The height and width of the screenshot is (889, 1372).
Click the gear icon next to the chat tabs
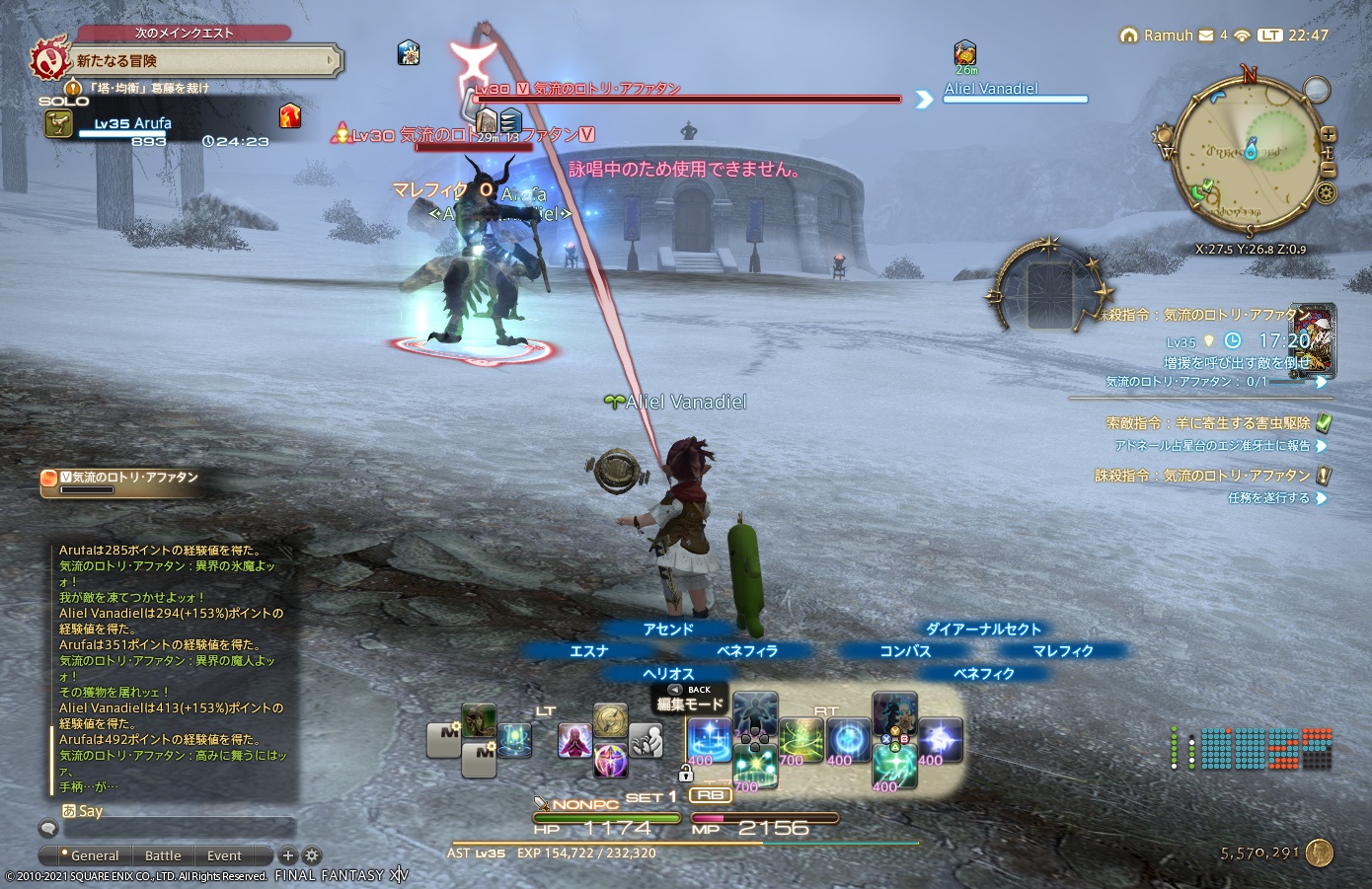tap(311, 855)
